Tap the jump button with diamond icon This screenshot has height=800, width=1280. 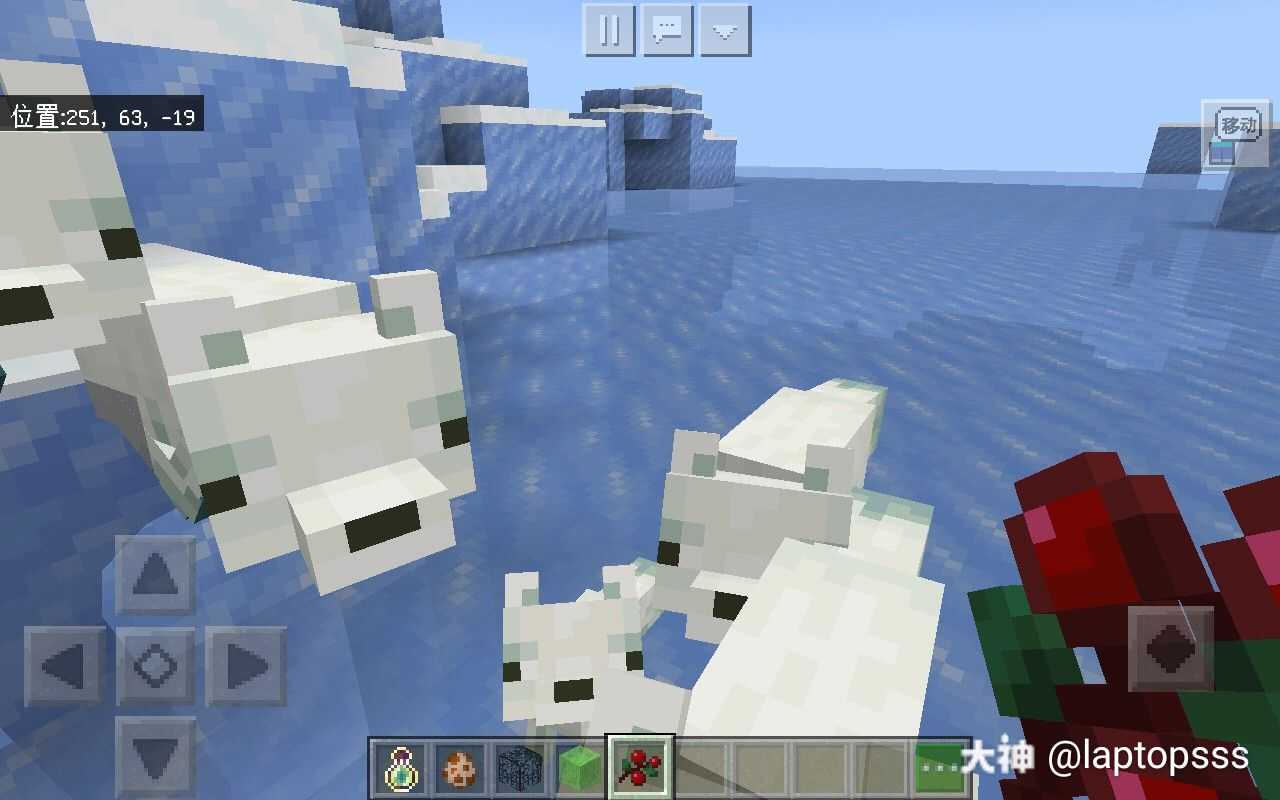click(1170, 649)
